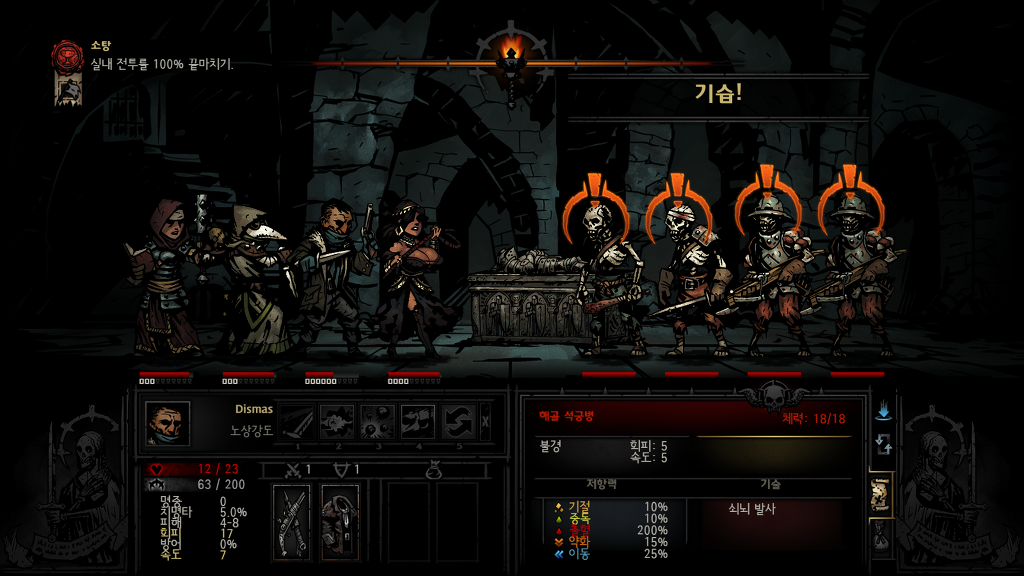Viewport: 1024px width, 576px height.
Task: Switch to the inventory bag tab
Action: [883, 540]
